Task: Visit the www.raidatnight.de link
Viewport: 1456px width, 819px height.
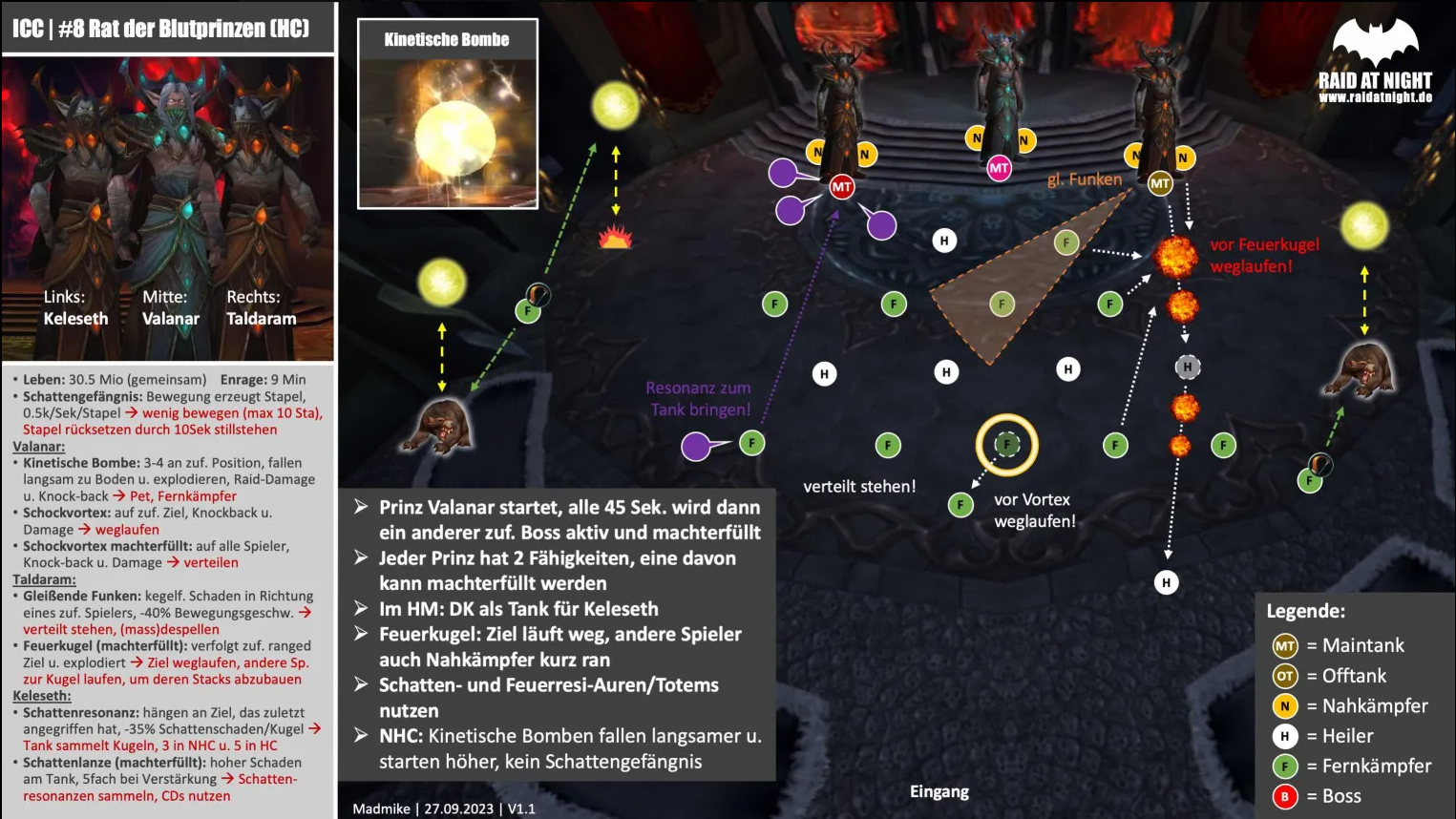Action: [x=1375, y=97]
